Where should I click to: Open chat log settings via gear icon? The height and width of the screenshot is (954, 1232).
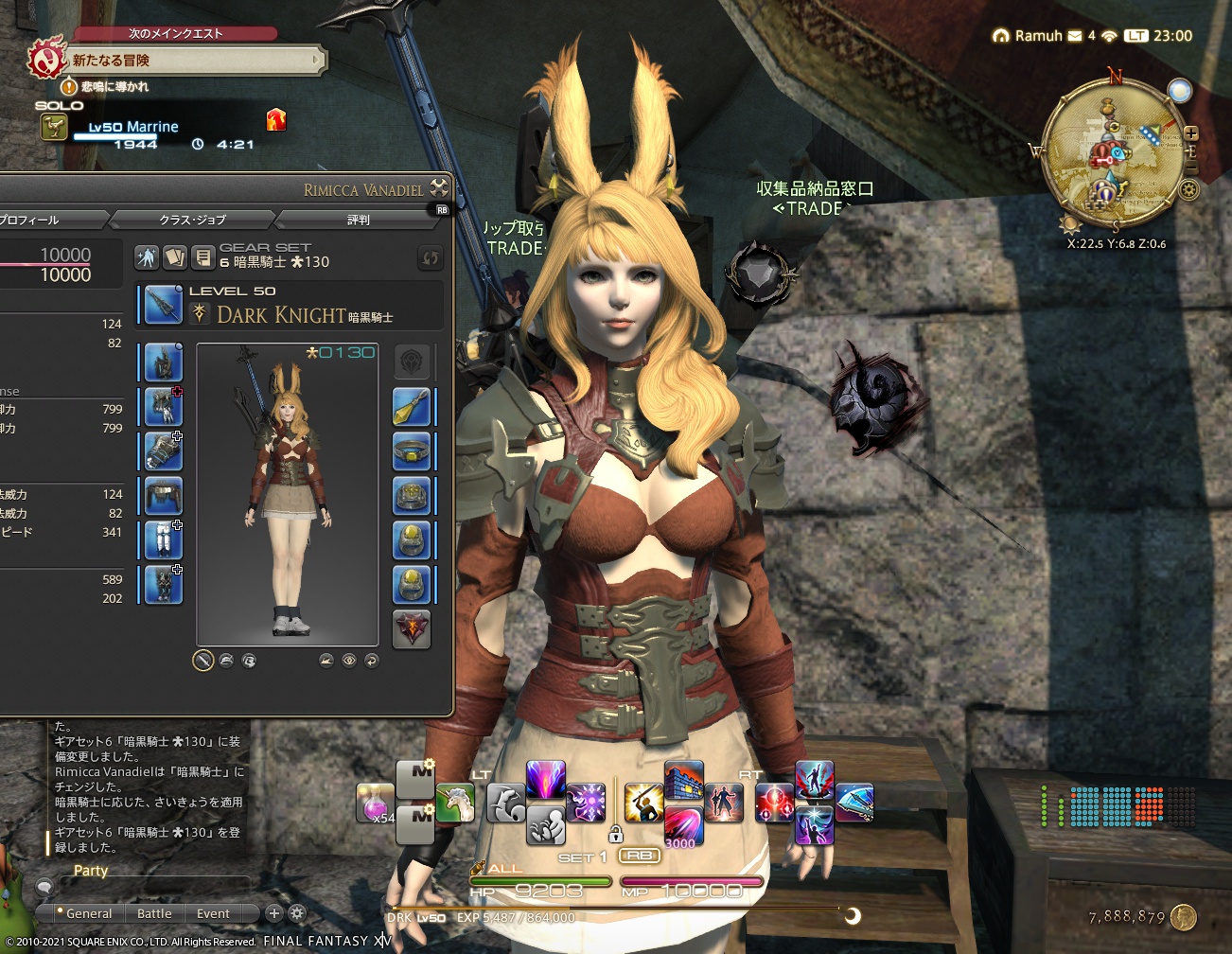296,913
